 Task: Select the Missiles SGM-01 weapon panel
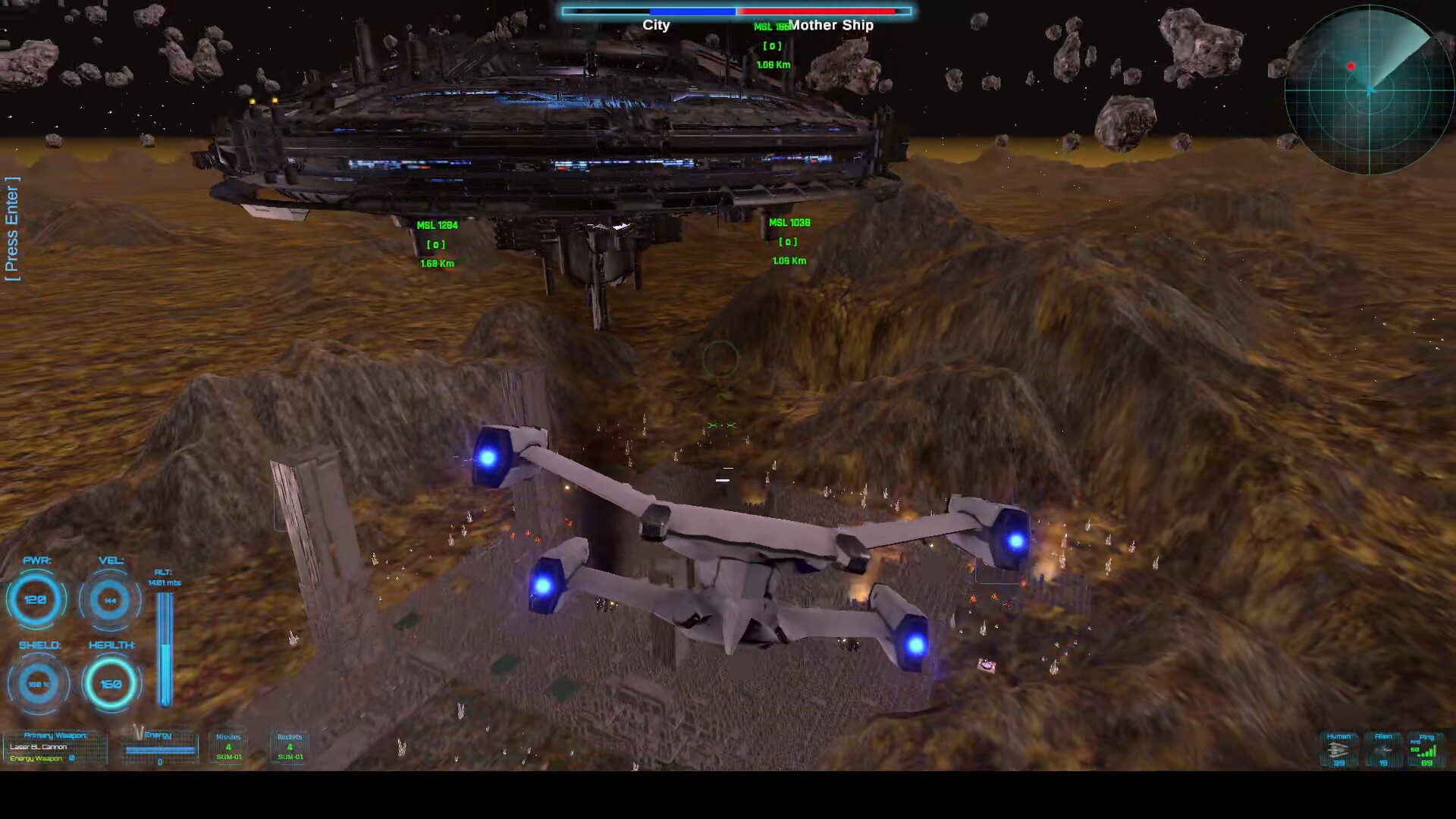[x=227, y=747]
